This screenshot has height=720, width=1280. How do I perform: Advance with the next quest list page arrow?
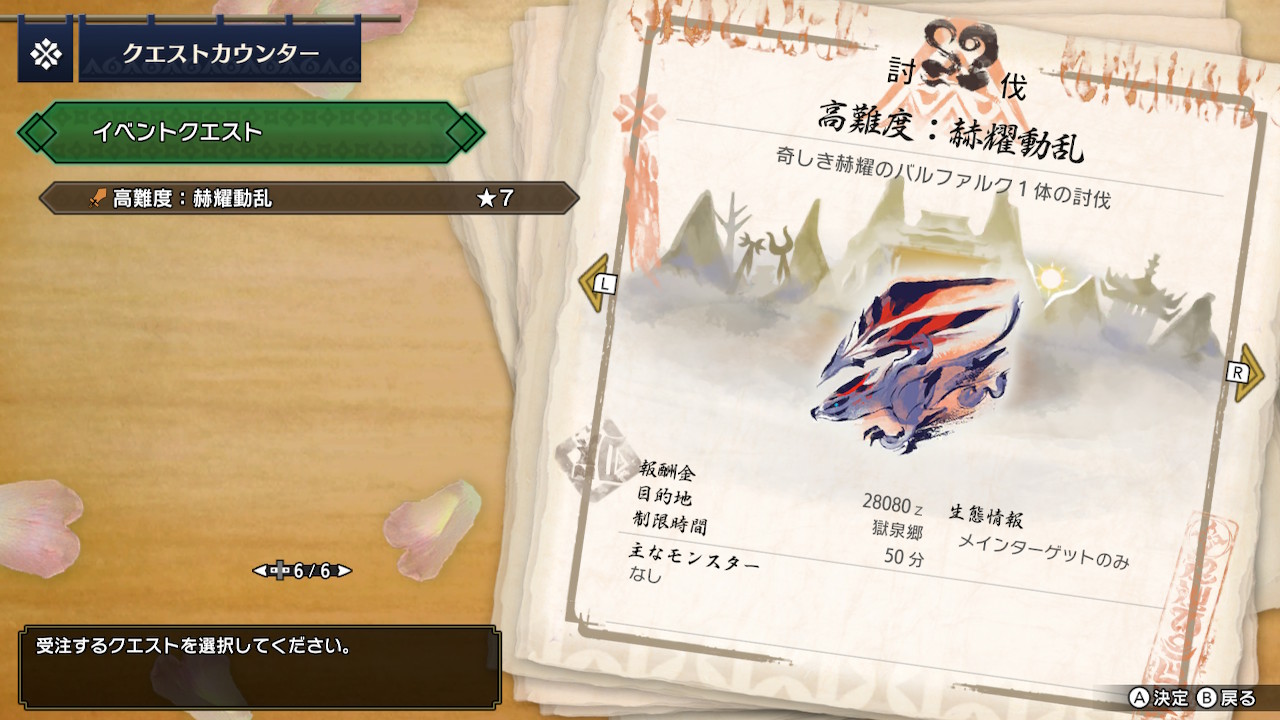tap(345, 571)
